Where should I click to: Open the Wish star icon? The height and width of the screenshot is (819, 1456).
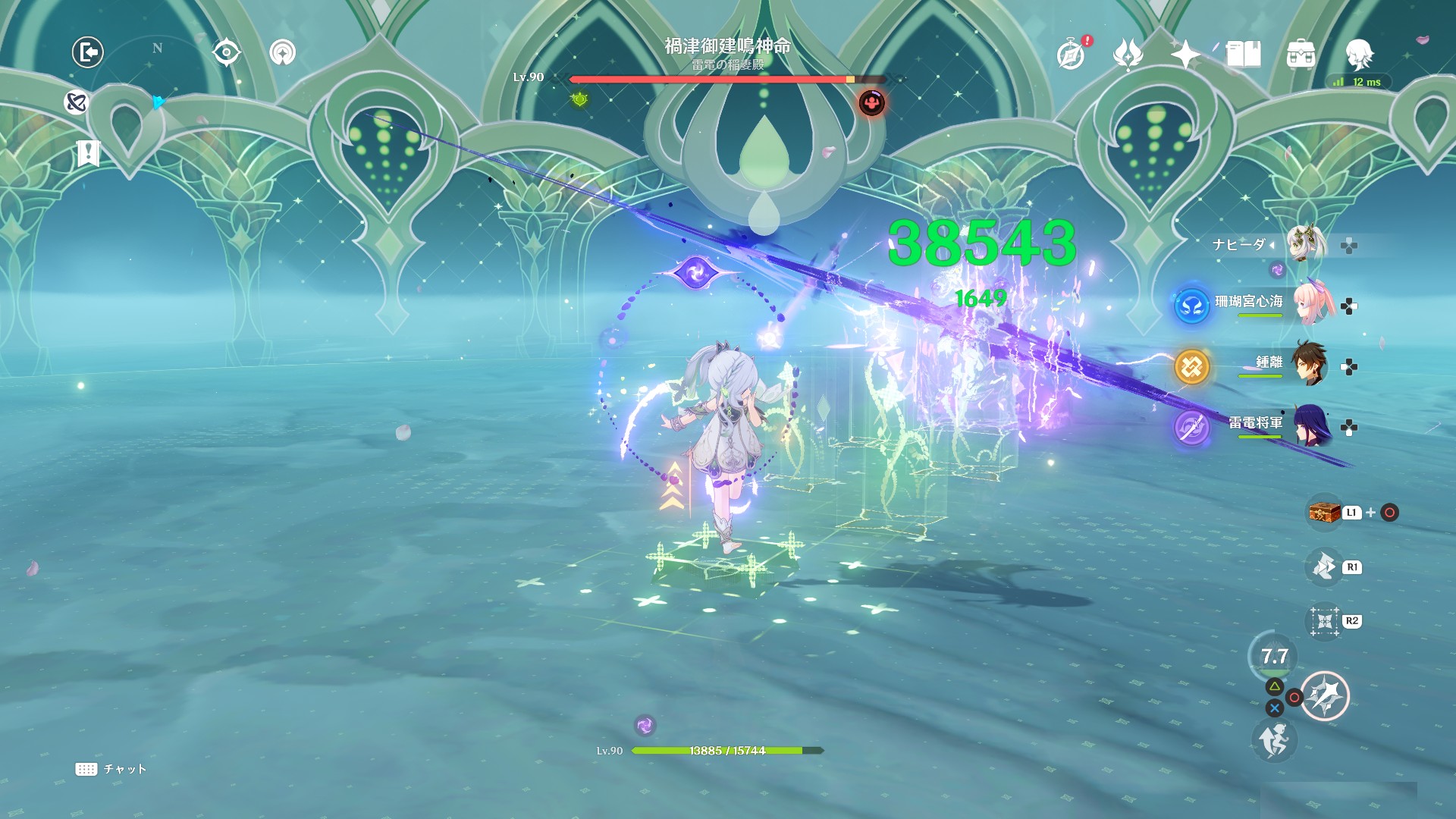tap(1185, 54)
